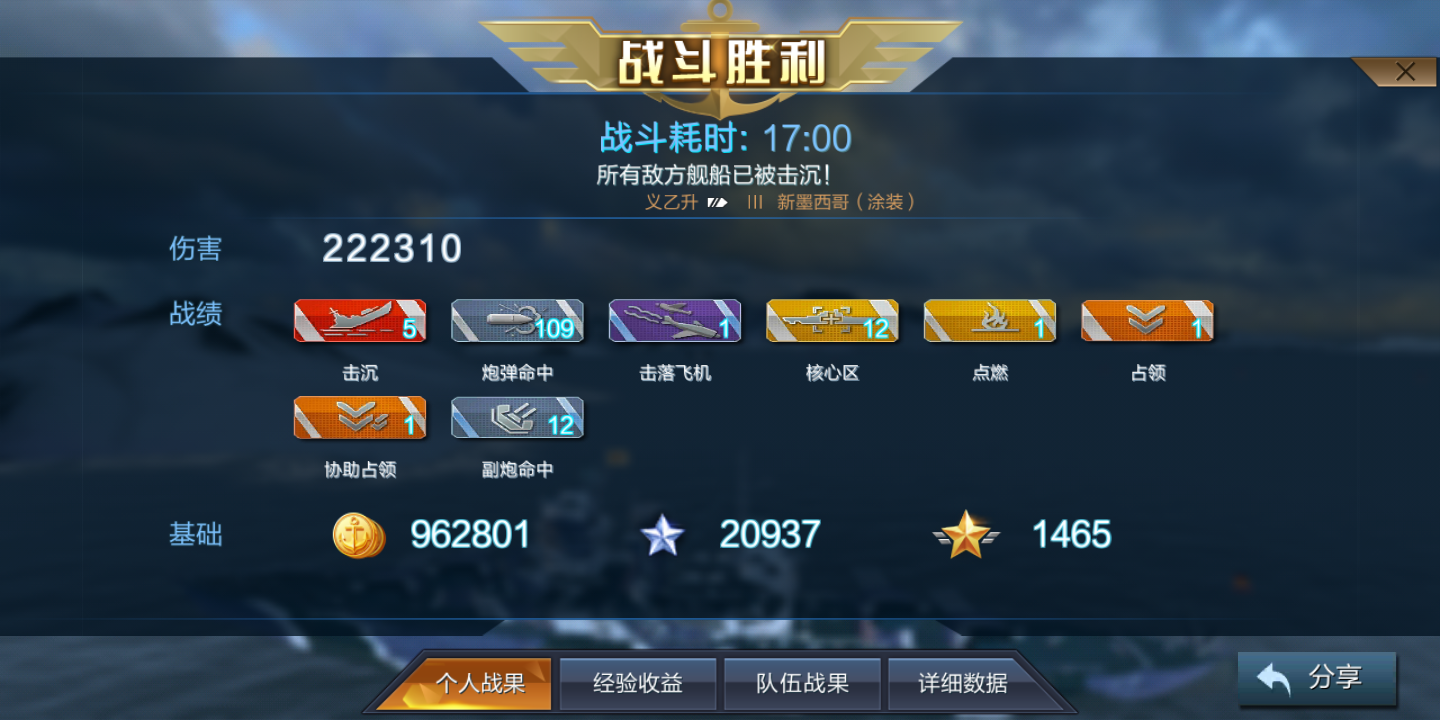Click the player name 义乙升

(670, 200)
